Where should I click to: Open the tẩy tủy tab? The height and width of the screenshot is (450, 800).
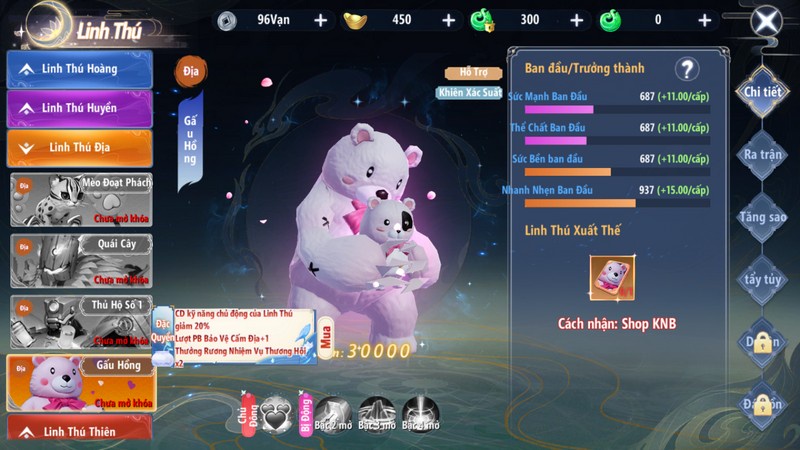click(x=761, y=279)
